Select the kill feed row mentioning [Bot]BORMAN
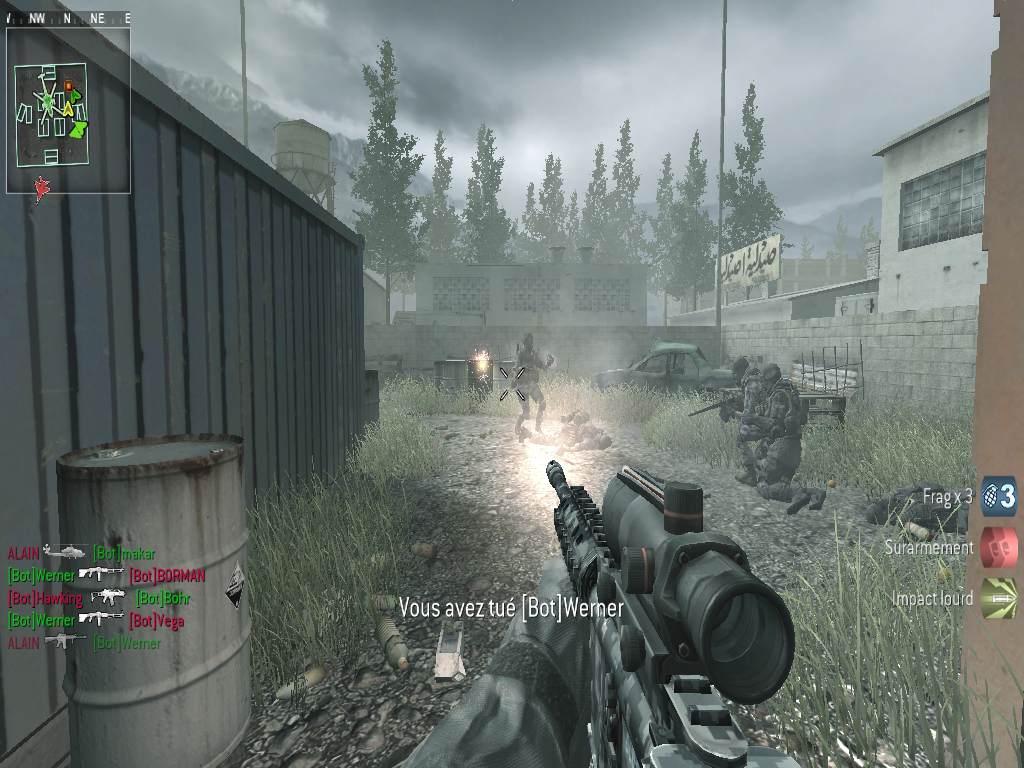 pyautogui.click(x=106, y=575)
